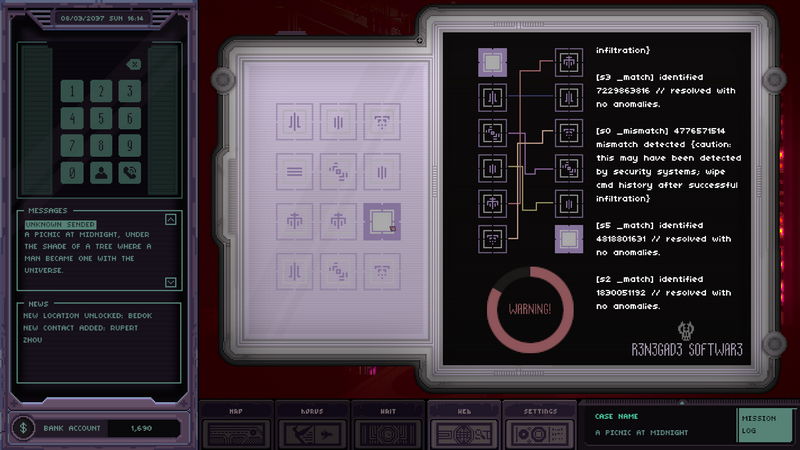Start a call with the phone handset button
Viewport: 800px width, 450px height.
129,172
